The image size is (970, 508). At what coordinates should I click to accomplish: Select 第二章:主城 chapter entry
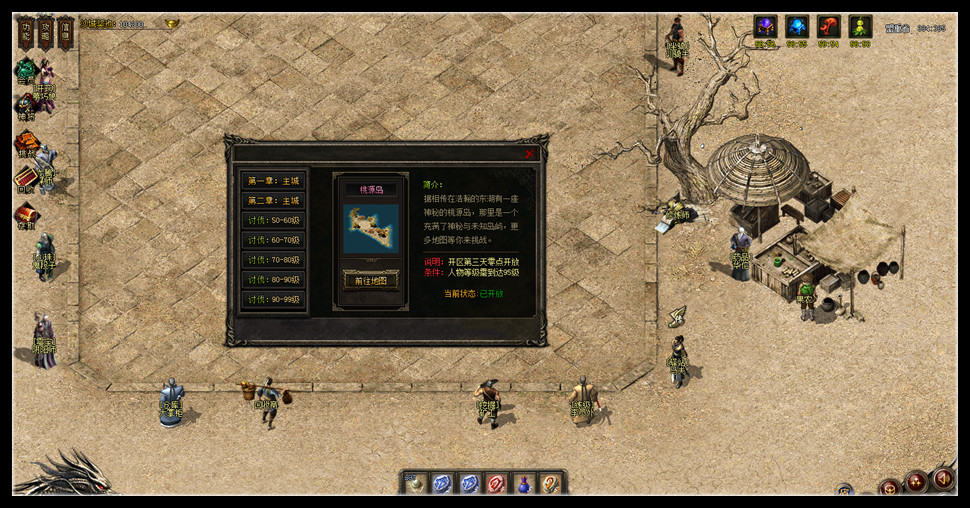pyautogui.click(x=273, y=201)
